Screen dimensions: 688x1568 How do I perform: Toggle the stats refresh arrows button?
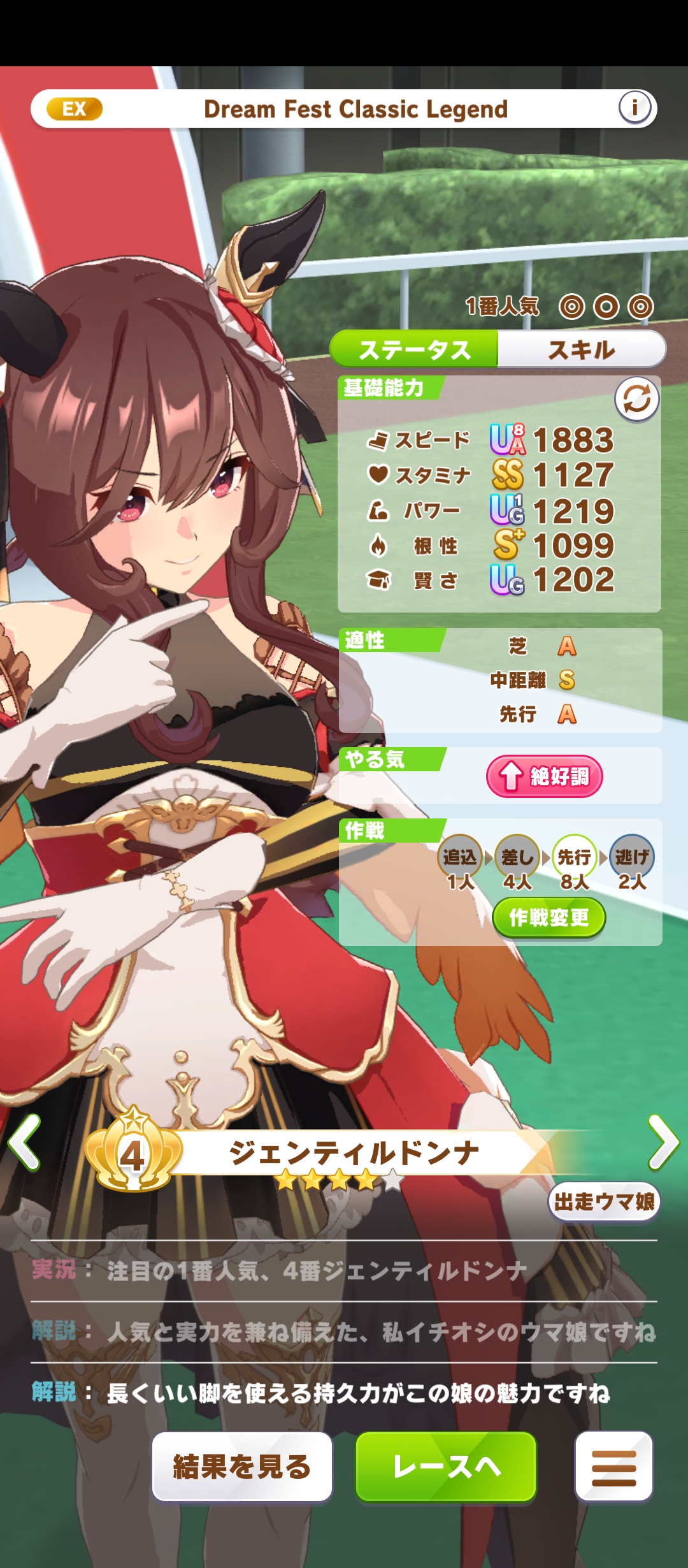coord(636,400)
